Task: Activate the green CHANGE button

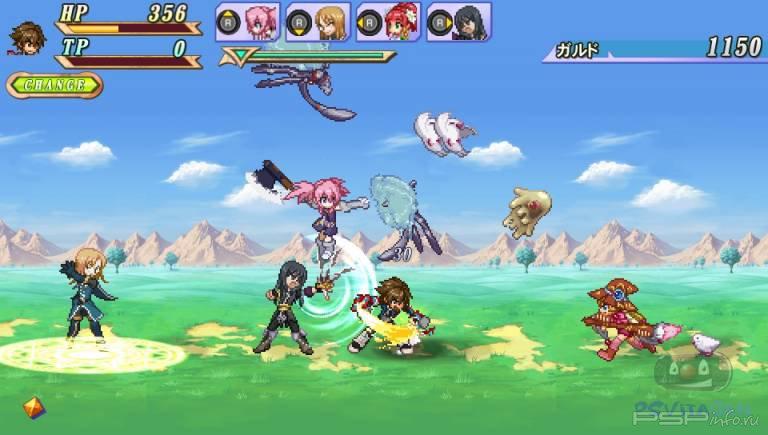Action: click(54, 85)
